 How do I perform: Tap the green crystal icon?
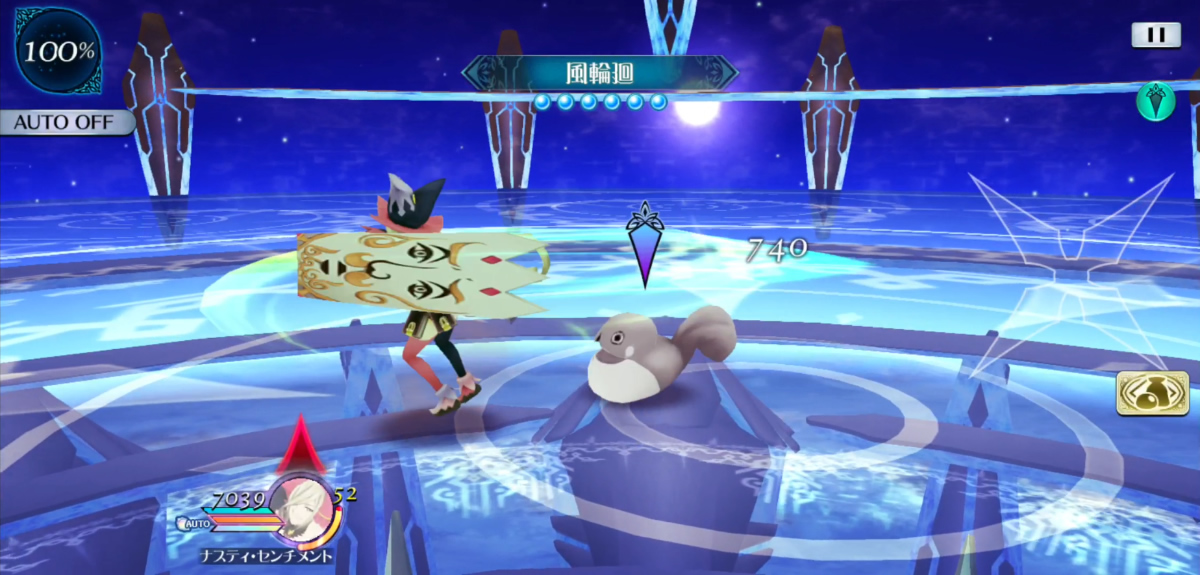click(1156, 102)
